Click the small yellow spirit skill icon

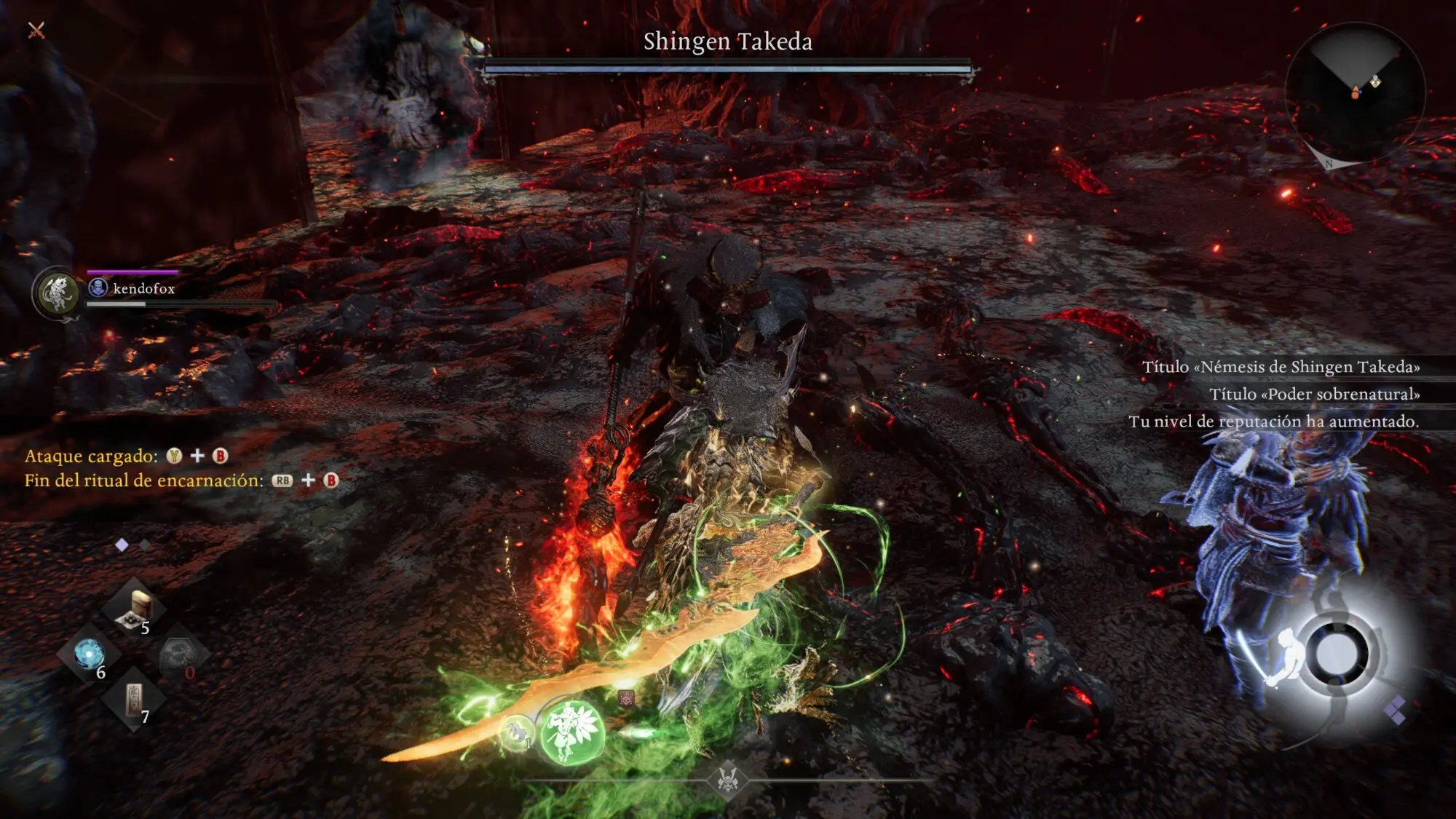point(517,732)
